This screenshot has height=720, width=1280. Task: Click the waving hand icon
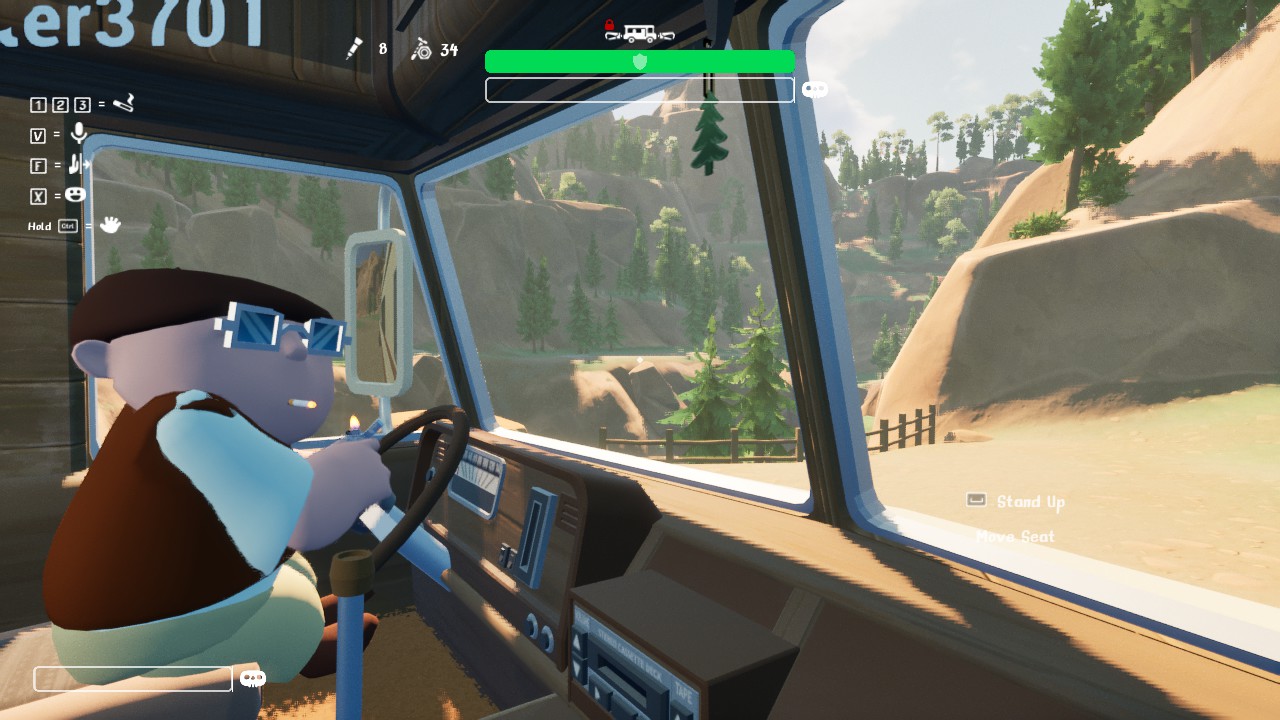110,225
